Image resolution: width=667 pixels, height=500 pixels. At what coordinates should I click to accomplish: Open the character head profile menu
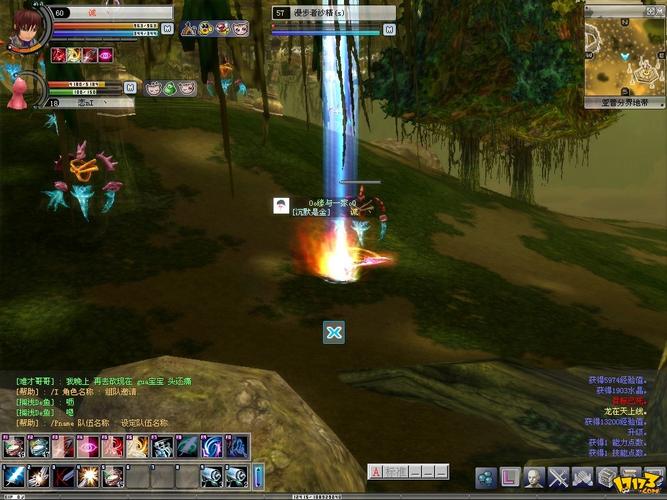534,477
